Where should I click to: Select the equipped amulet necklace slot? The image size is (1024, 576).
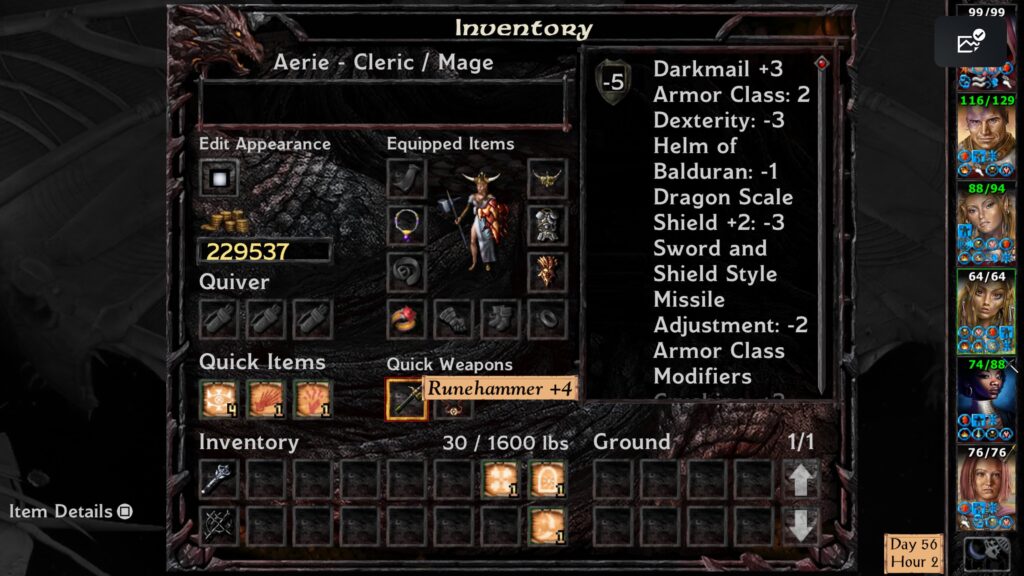(x=406, y=225)
